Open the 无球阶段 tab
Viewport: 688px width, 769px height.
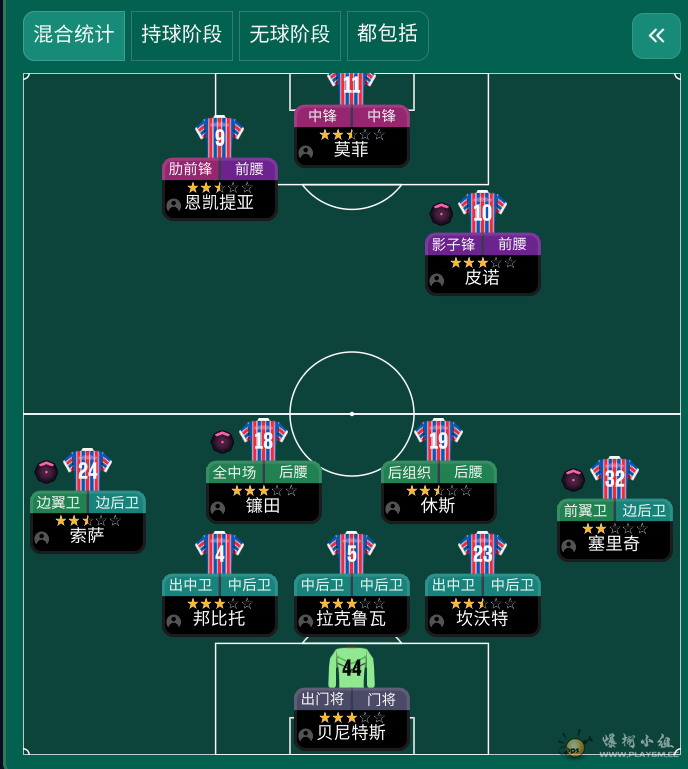pos(289,35)
